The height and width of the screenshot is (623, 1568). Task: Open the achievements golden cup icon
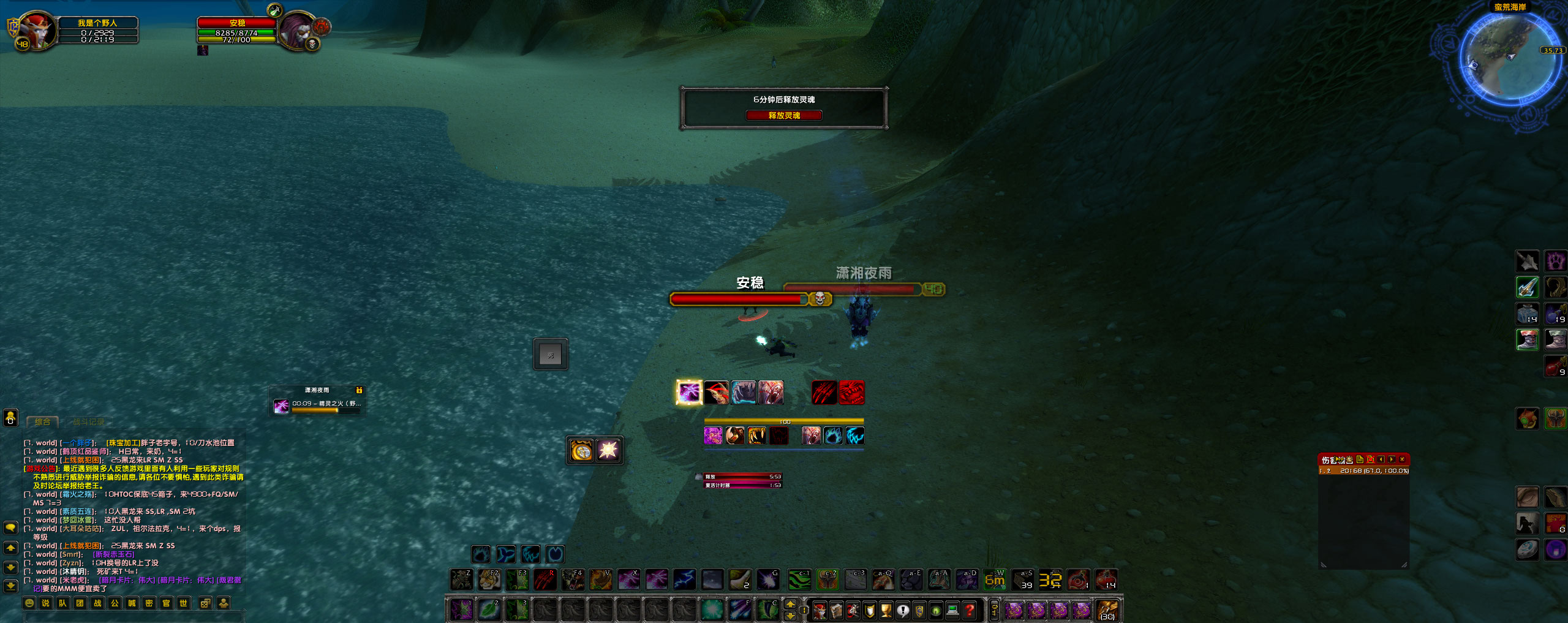tap(886, 611)
